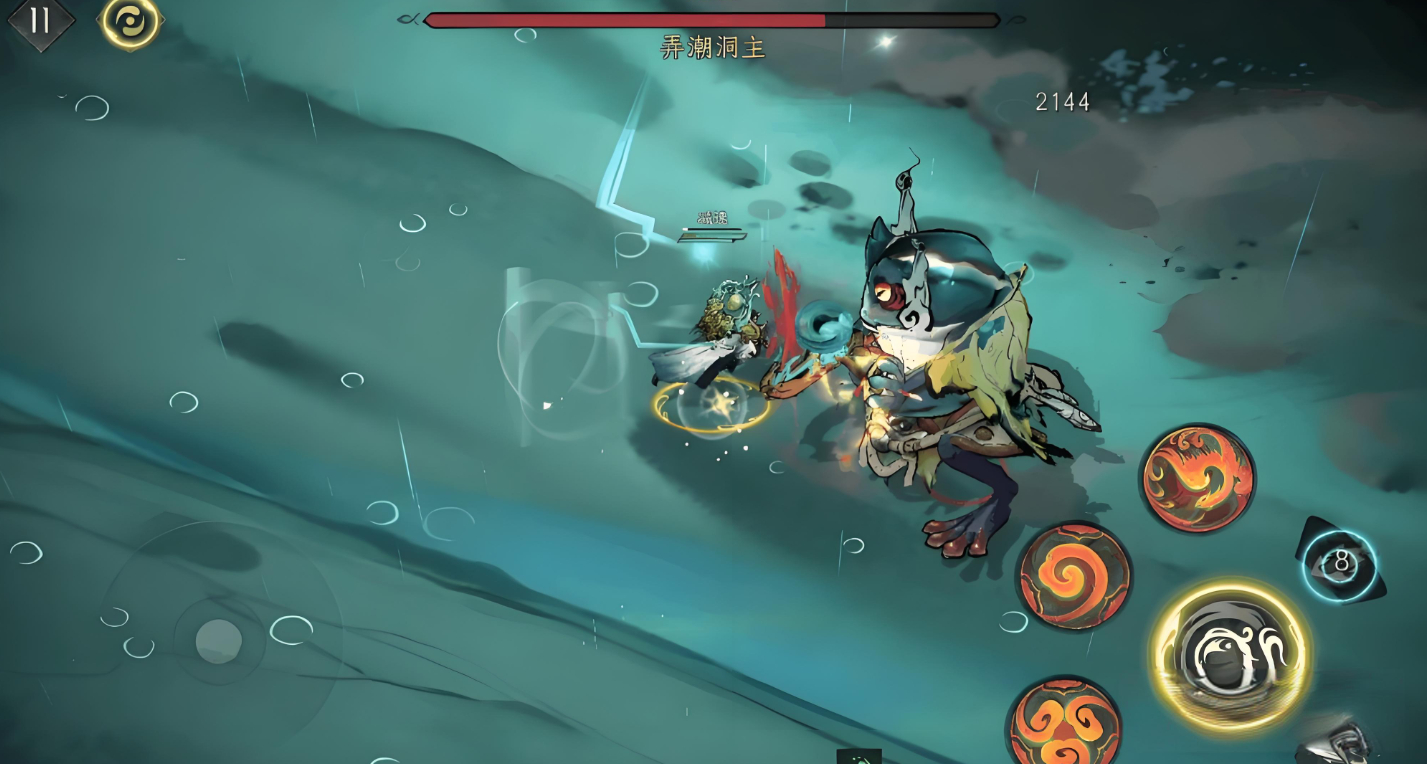Tap the virtual joystick thumb knob
The width and height of the screenshot is (1427, 764).
point(218,640)
